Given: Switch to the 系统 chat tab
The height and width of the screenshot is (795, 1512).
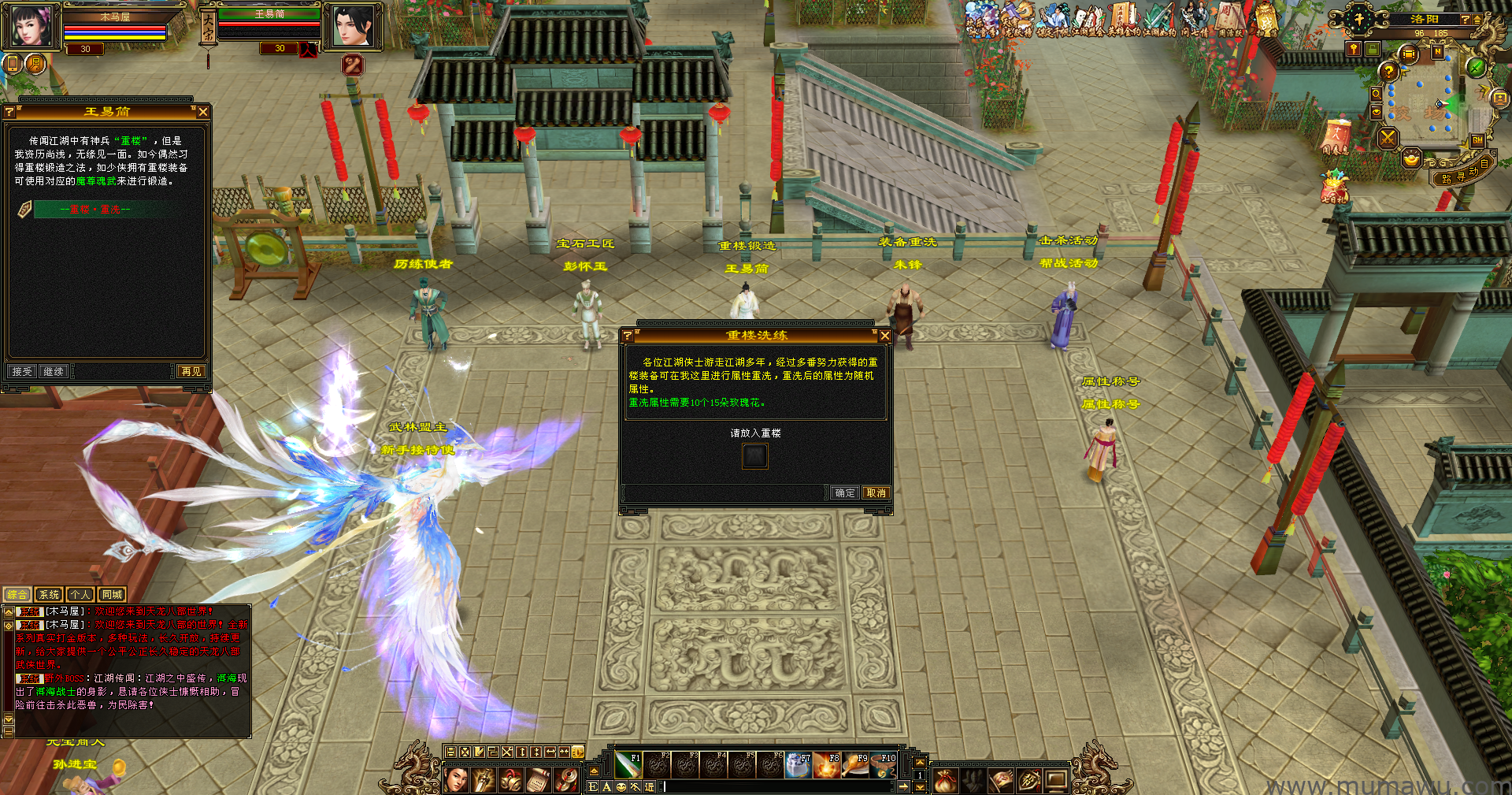Looking at the screenshot, I should (x=49, y=595).
